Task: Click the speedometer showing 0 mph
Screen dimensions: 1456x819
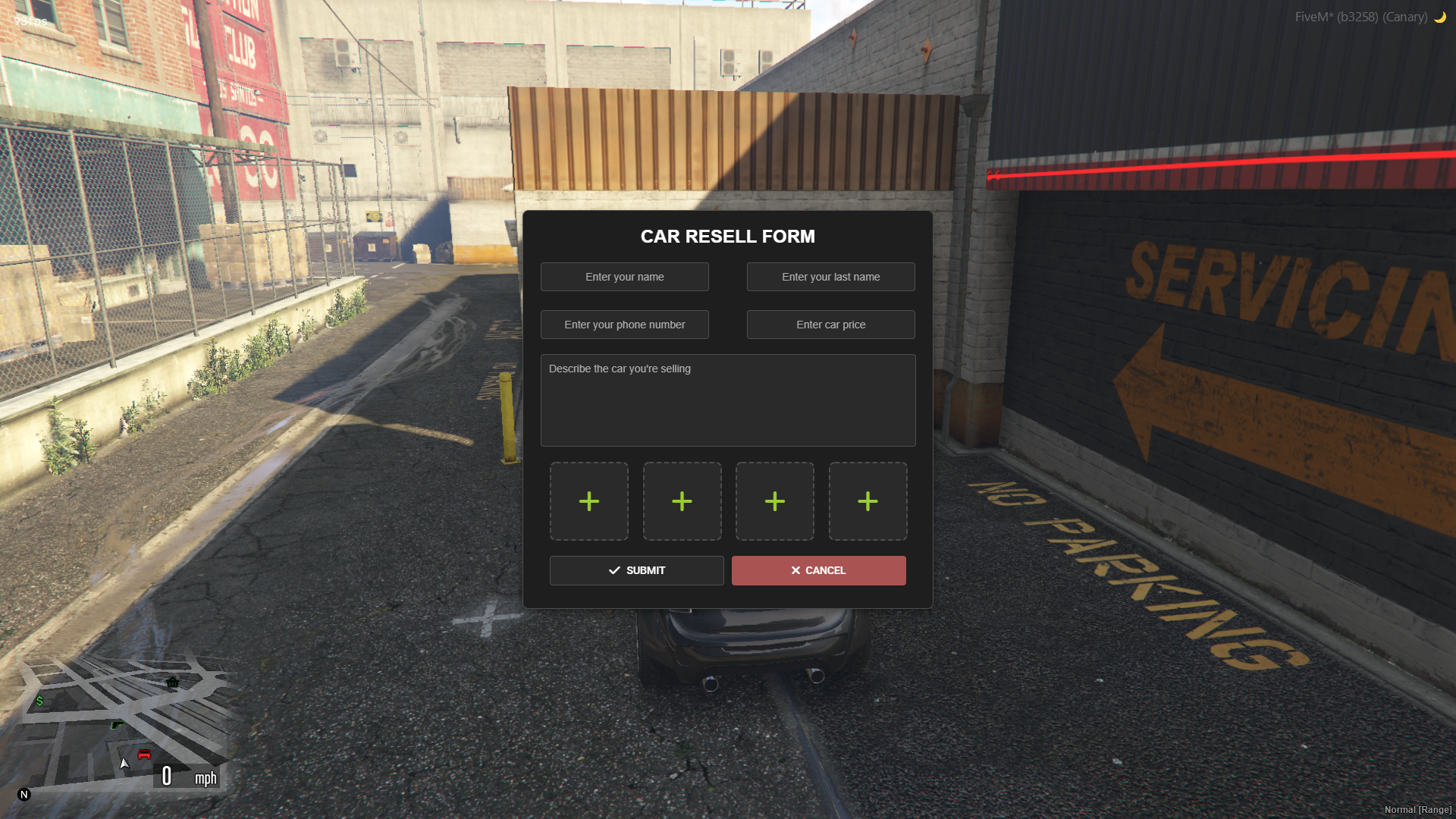Action: [x=185, y=776]
